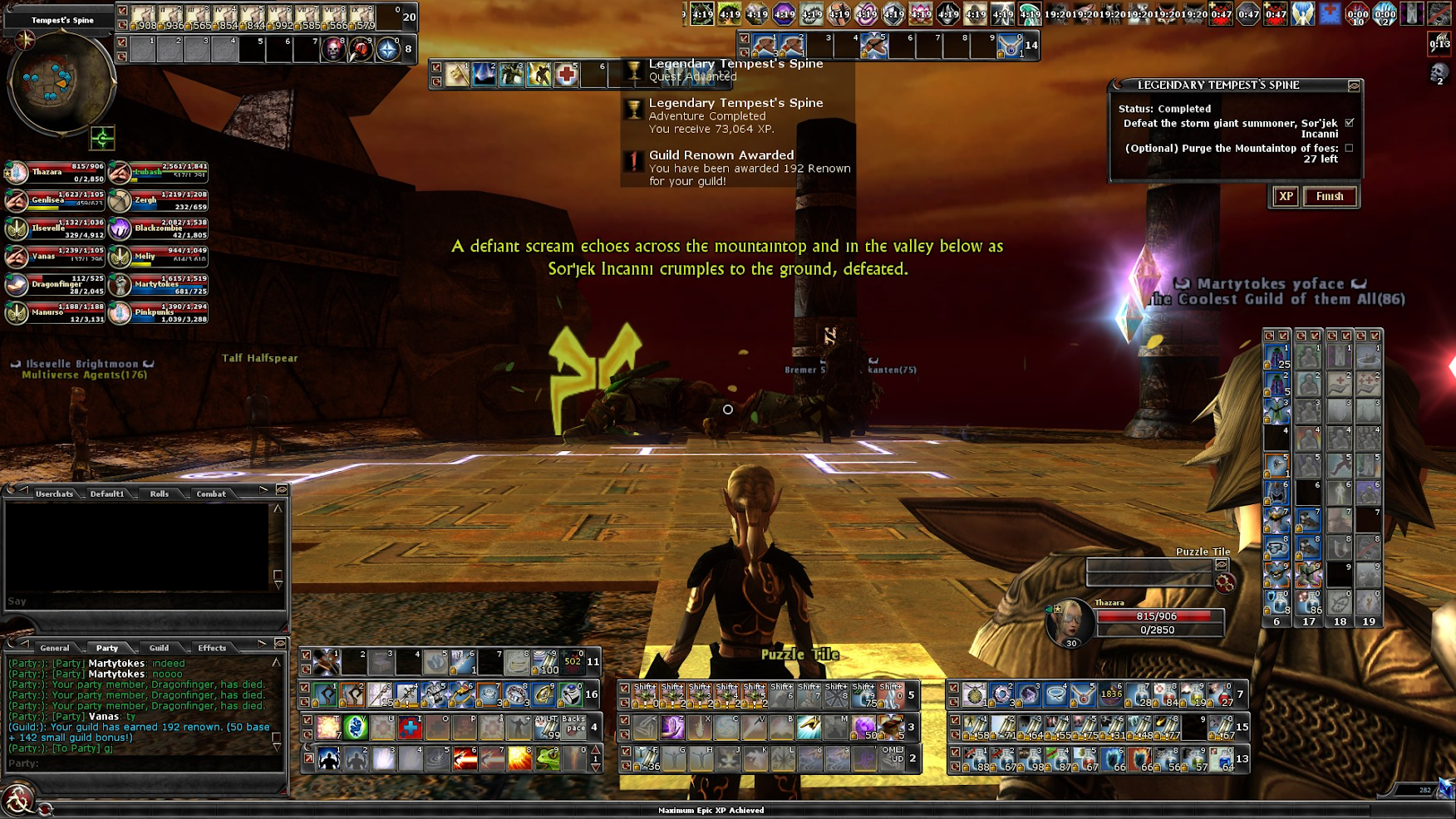
Task: Click the green focus orb icon under minimap
Action: pos(102,138)
